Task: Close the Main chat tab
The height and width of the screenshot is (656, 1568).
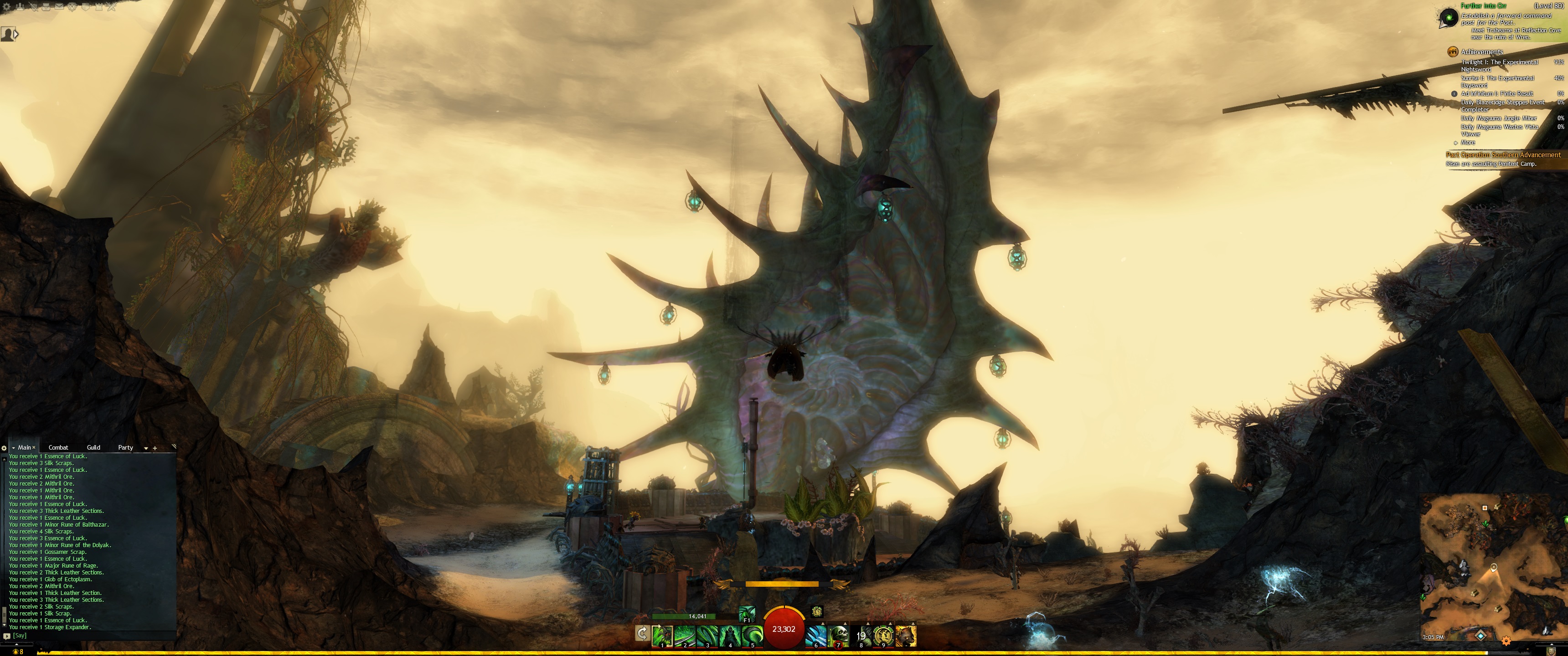Action: click(34, 447)
